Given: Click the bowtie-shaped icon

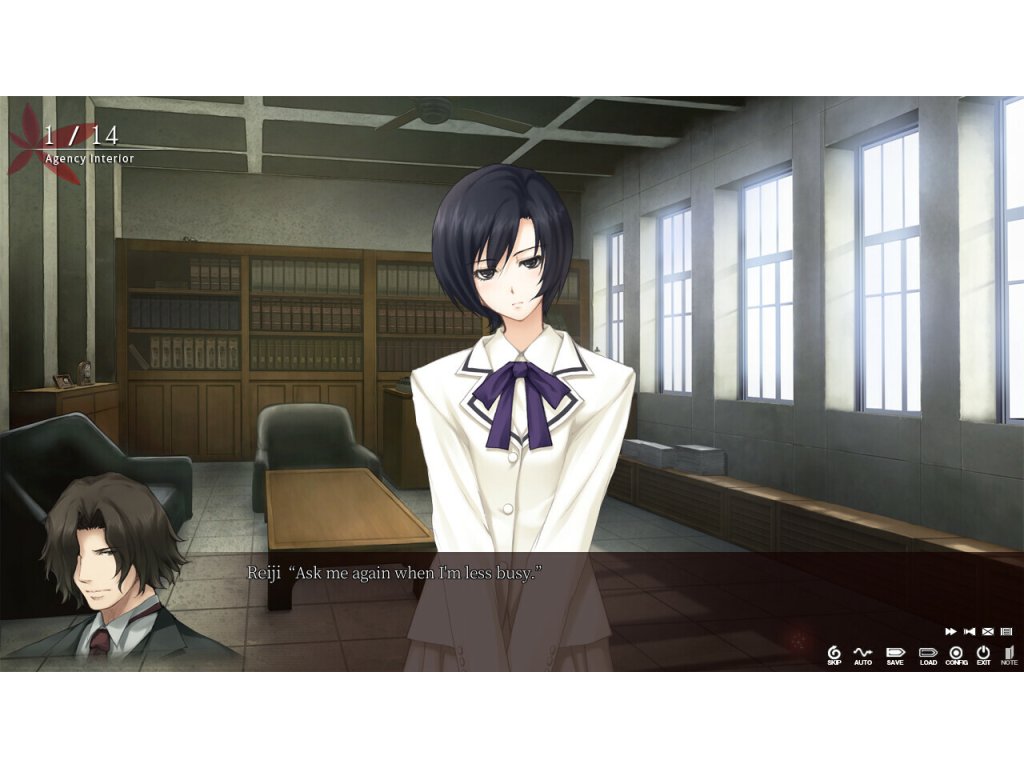Looking at the screenshot, I should point(969,631).
